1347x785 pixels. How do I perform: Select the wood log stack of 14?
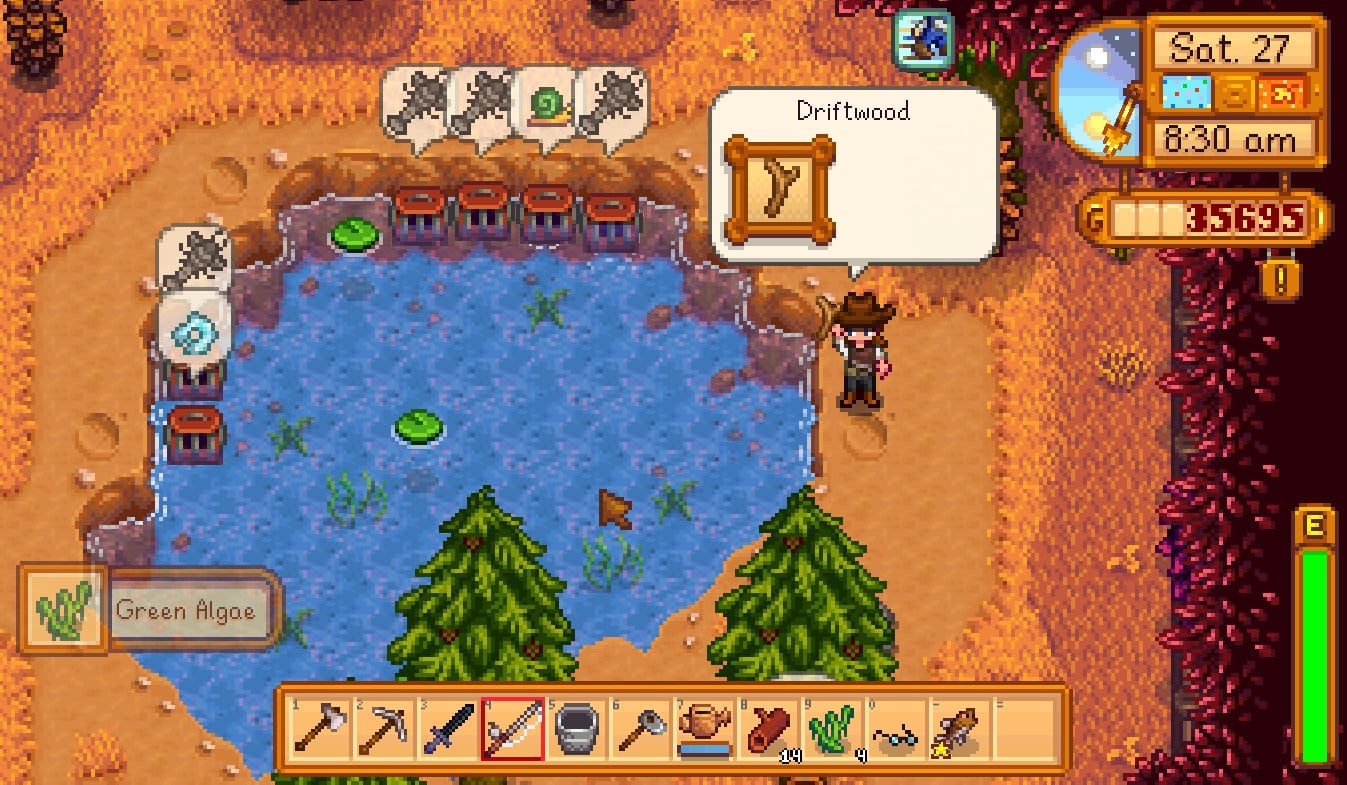coord(768,729)
